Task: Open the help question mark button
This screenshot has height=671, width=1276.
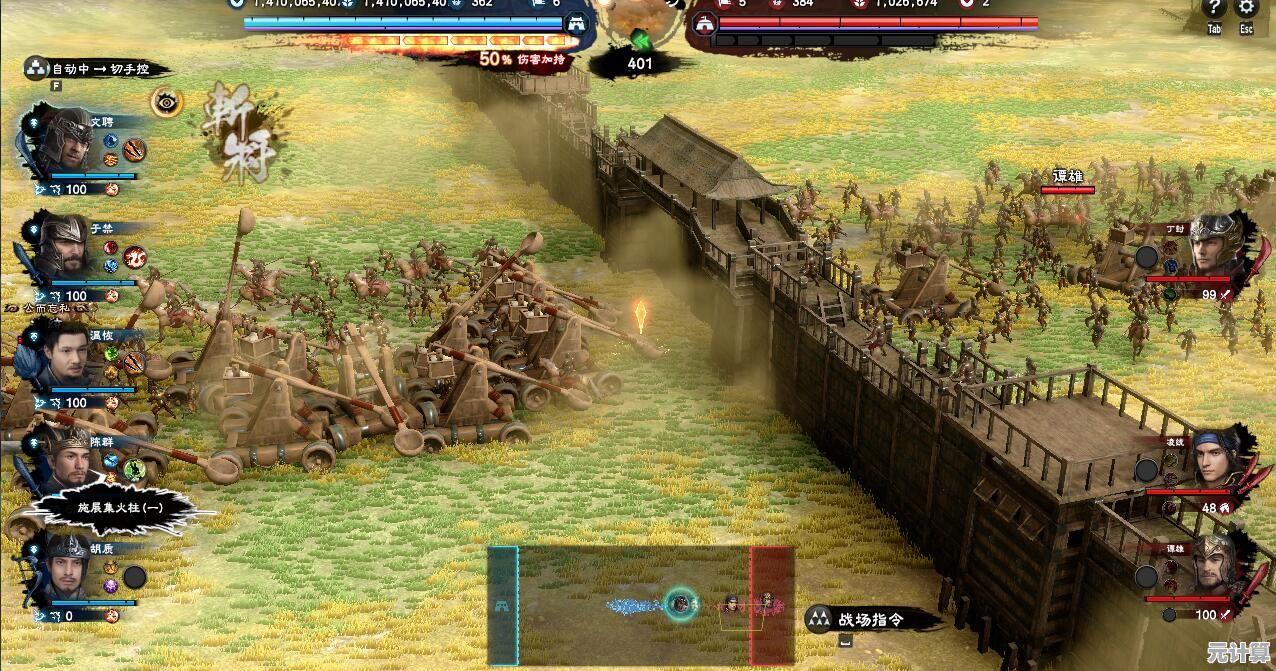Action: [1214, 9]
